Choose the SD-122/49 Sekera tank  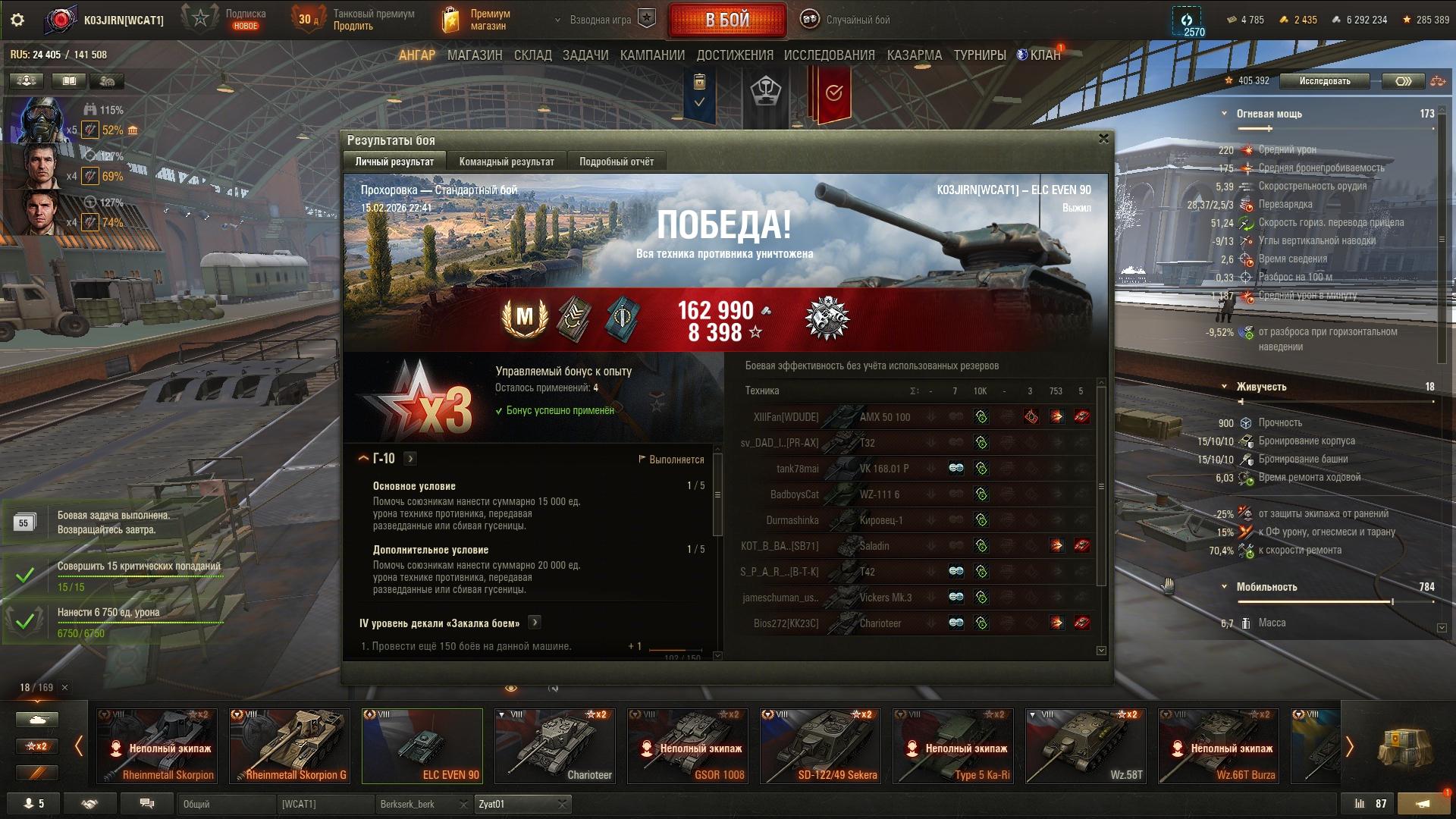pyautogui.click(x=820, y=745)
